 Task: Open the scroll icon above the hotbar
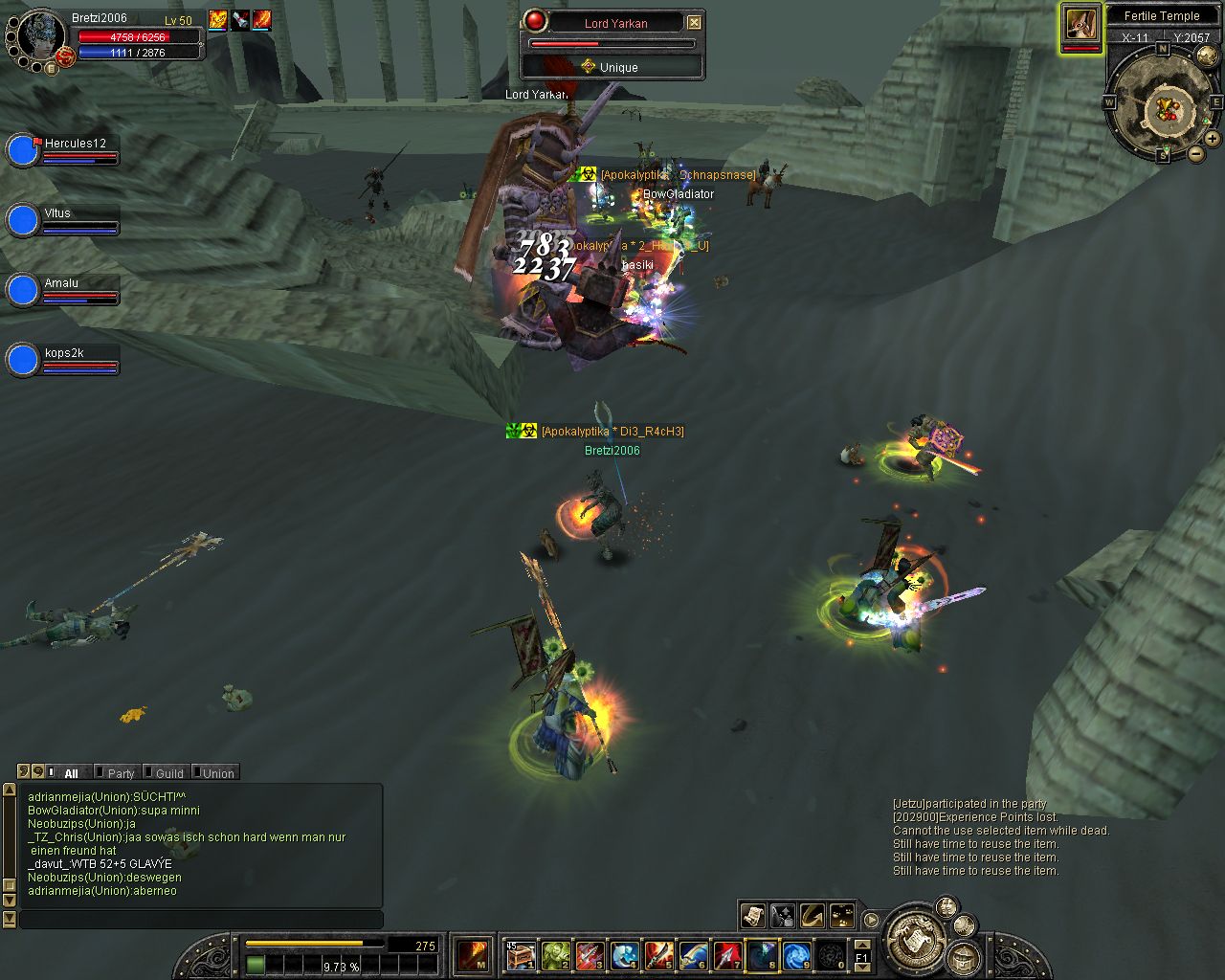752,916
